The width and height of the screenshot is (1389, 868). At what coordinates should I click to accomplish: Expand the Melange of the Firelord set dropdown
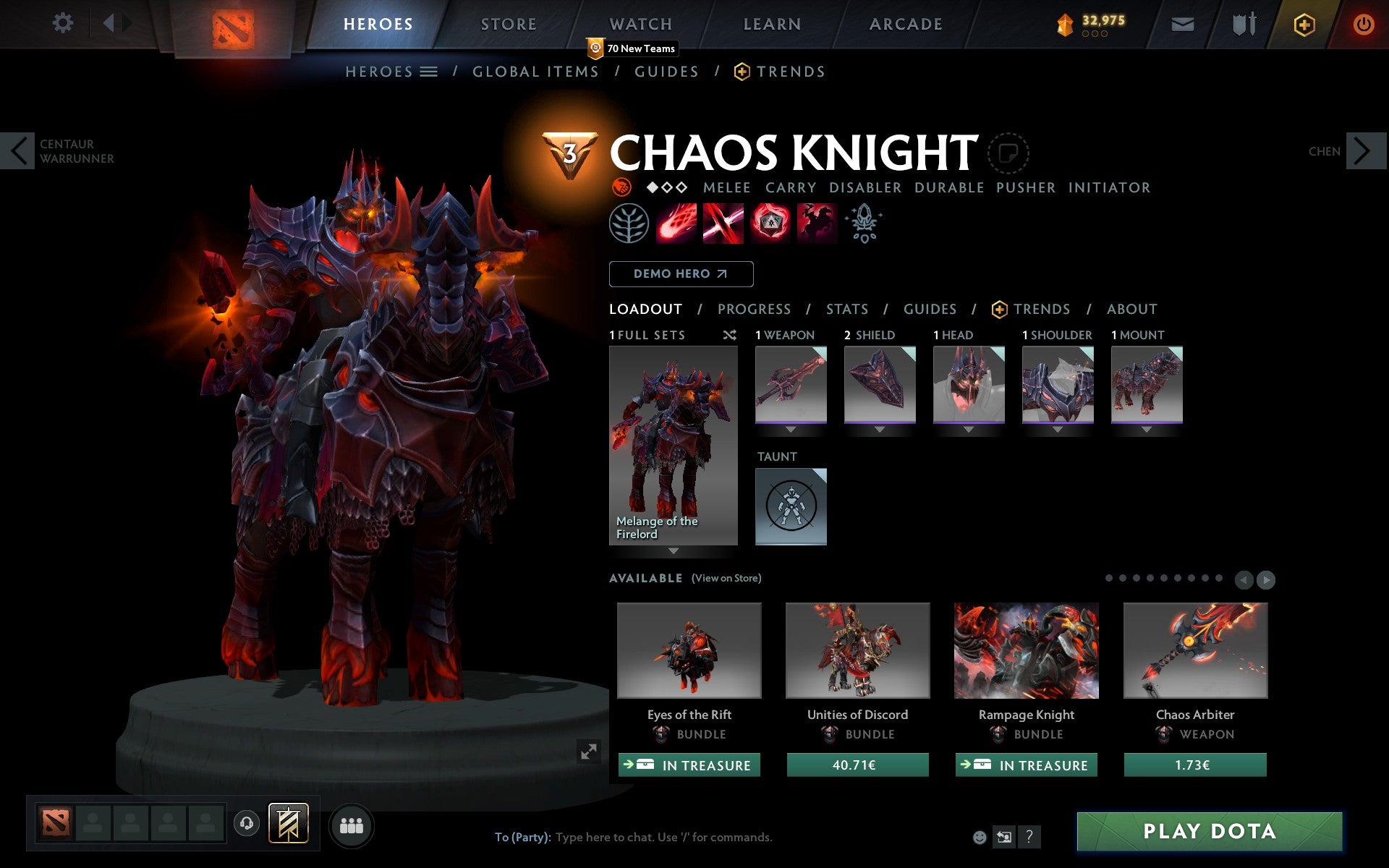[x=674, y=551]
